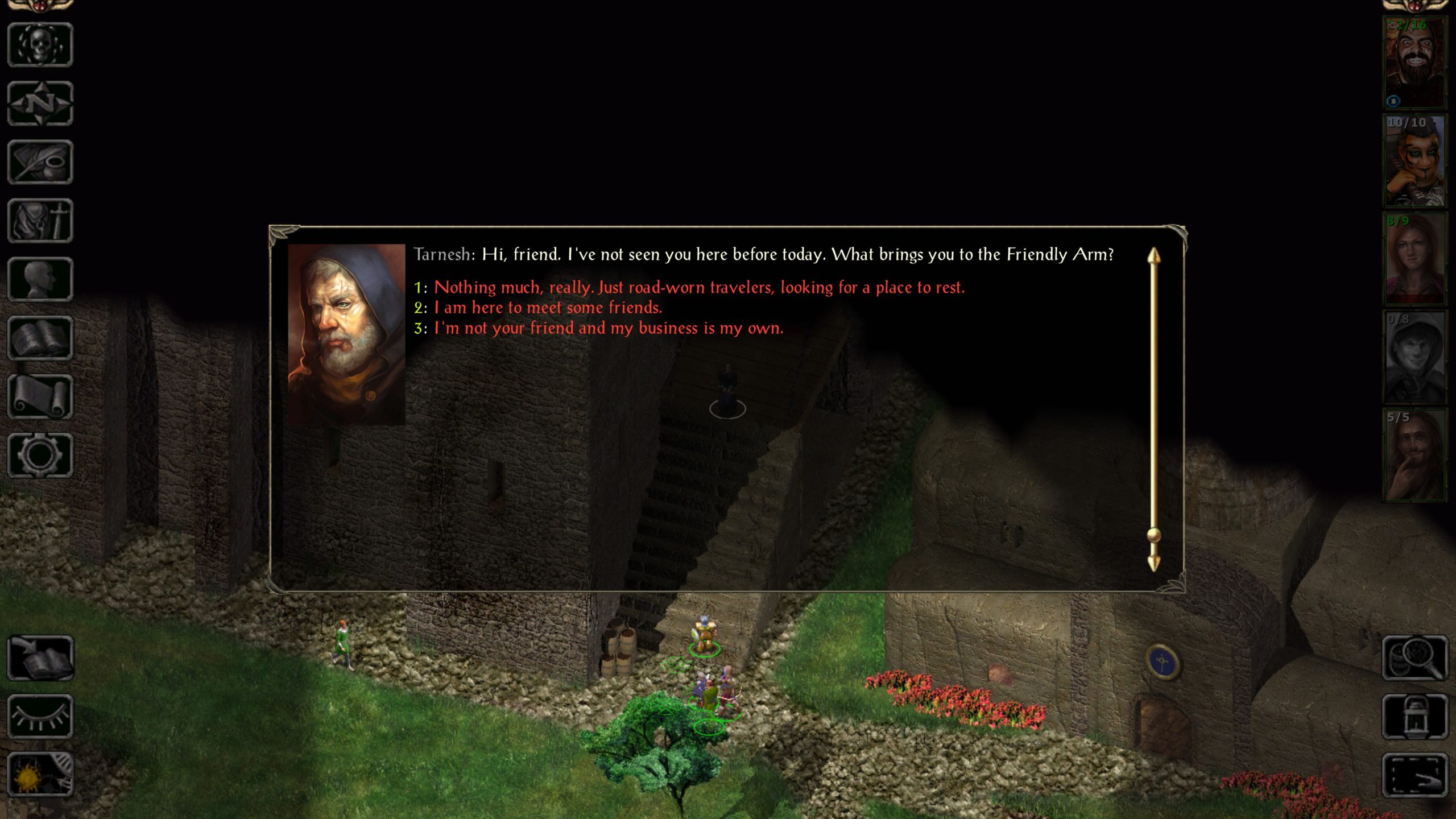Open the character record head-silhouette icon
The height and width of the screenshot is (819, 1456).
[x=40, y=279]
